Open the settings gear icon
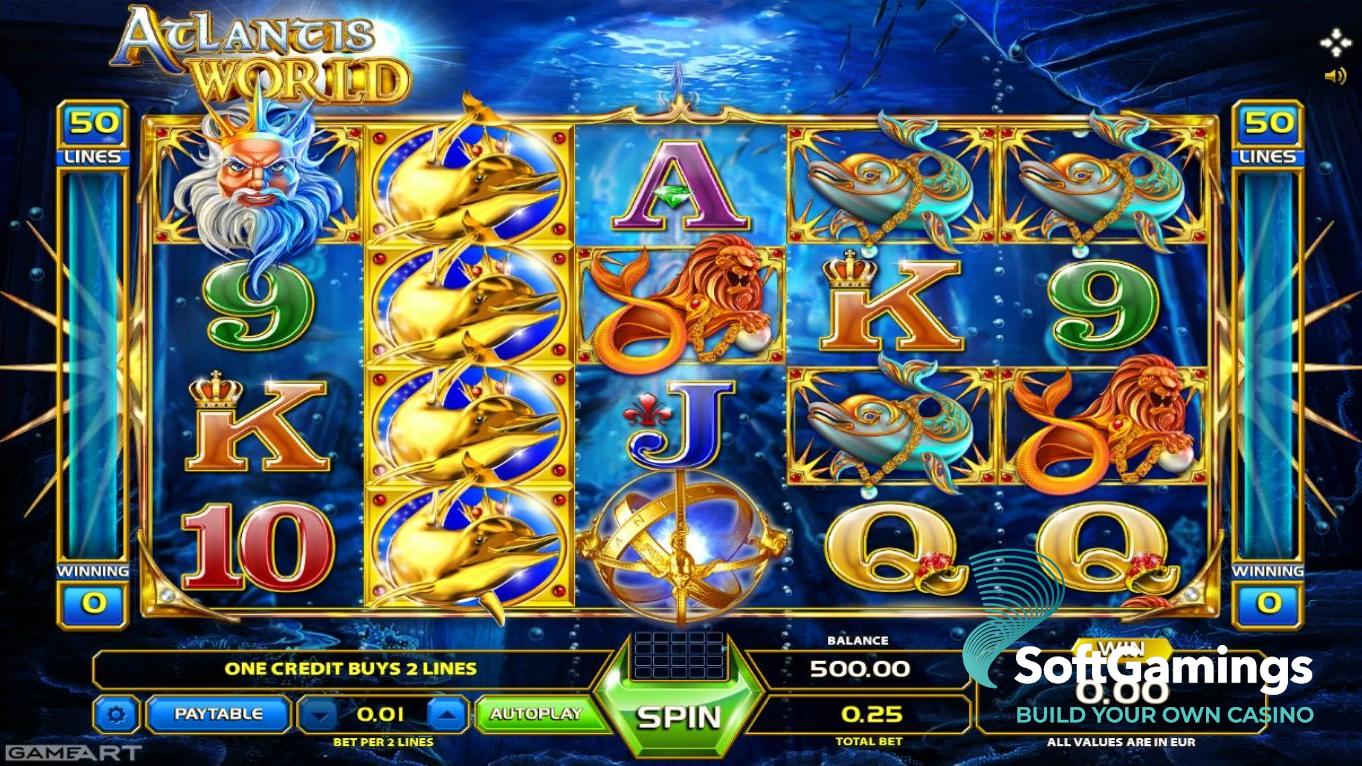The width and height of the screenshot is (1362, 766). (117, 714)
